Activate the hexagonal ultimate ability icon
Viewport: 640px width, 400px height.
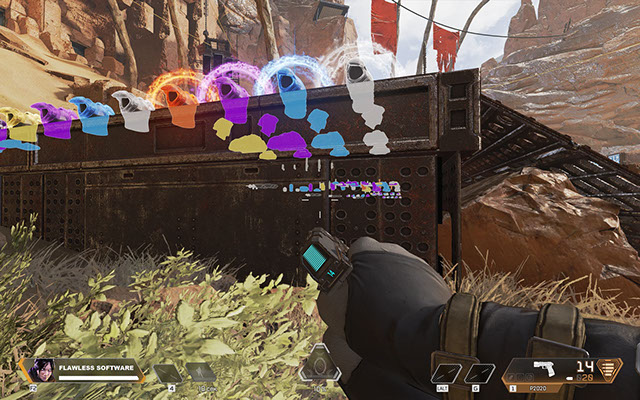point(320,363)
